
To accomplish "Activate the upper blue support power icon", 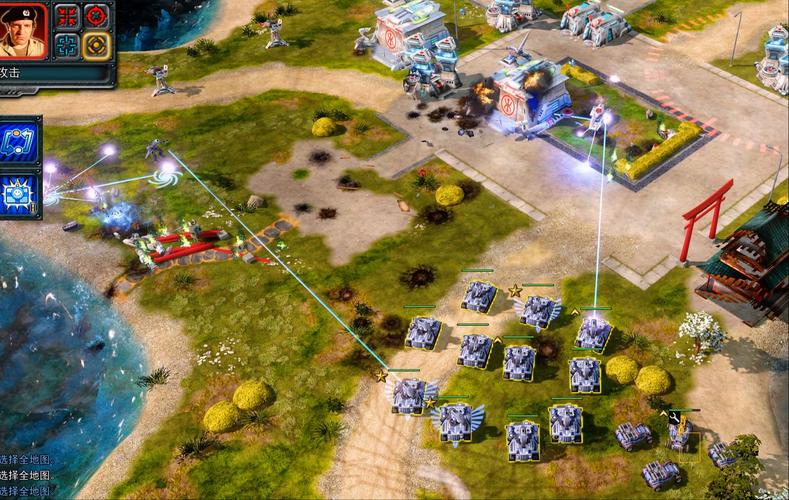I will pos(20,141).
